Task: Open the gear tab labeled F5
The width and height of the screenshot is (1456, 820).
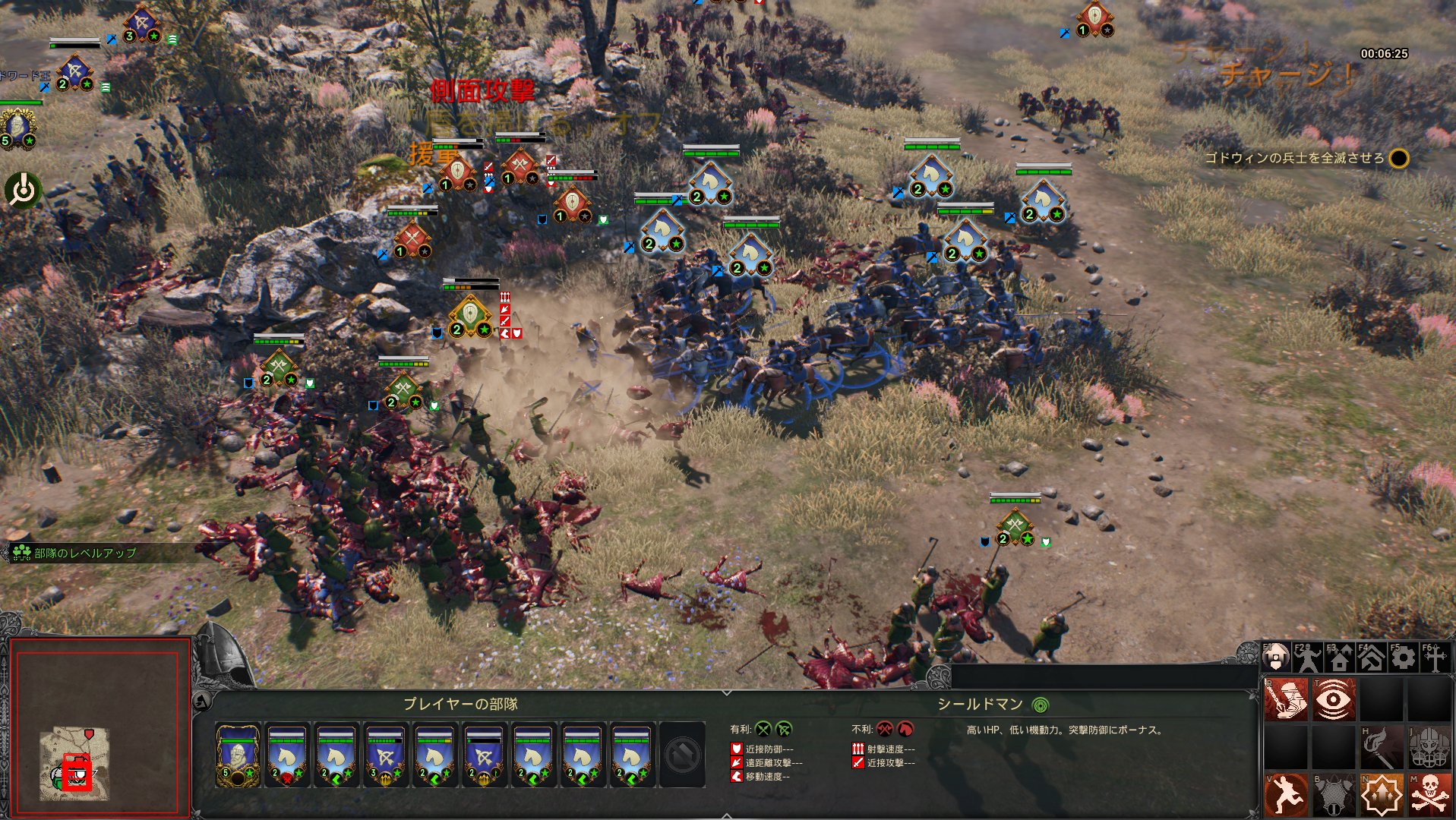Action: pos(1403,658)
